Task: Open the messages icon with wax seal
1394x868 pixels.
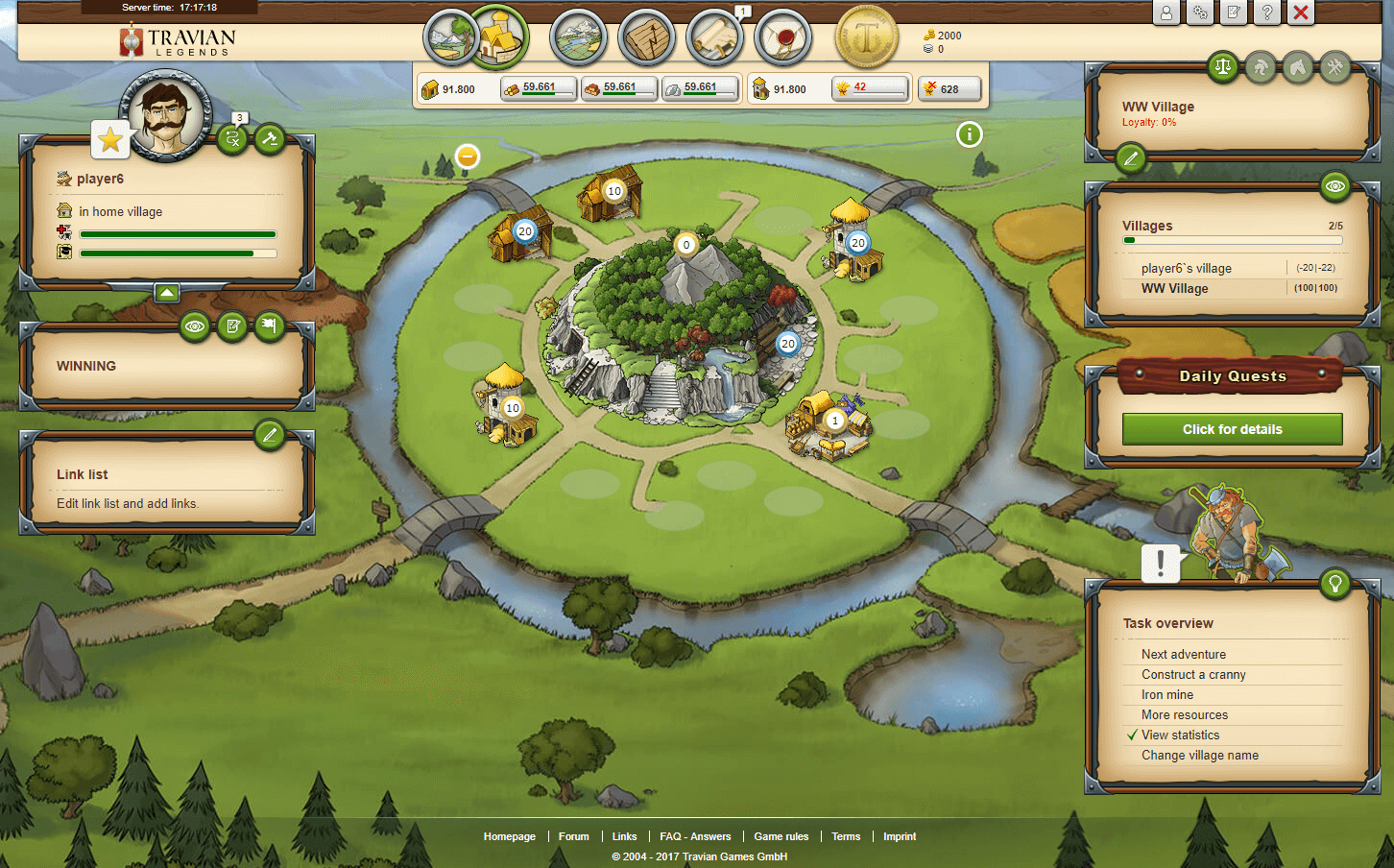Action: pyautogui.click(x=783, y=38)
